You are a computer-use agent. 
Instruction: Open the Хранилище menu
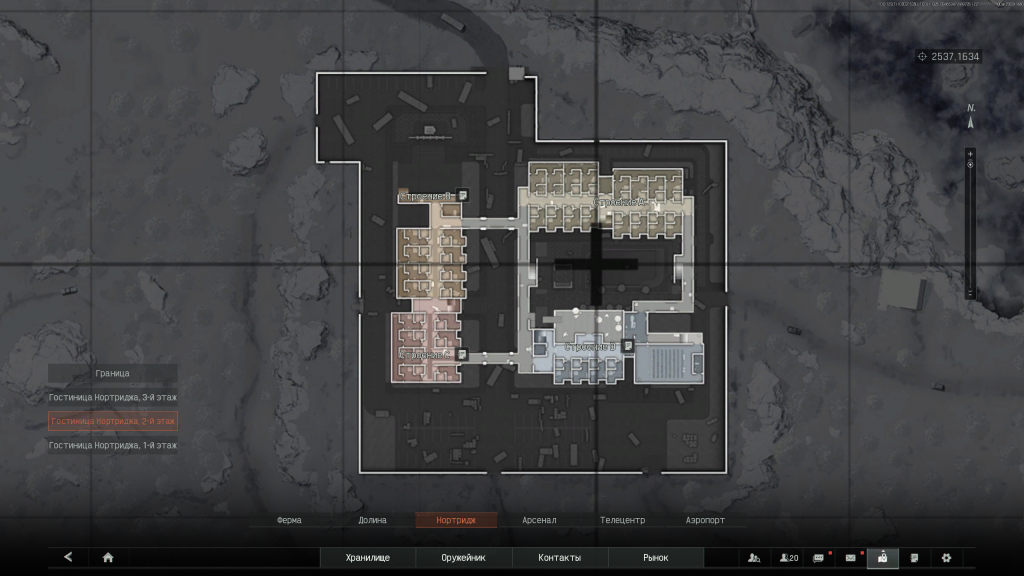[367, 557]
